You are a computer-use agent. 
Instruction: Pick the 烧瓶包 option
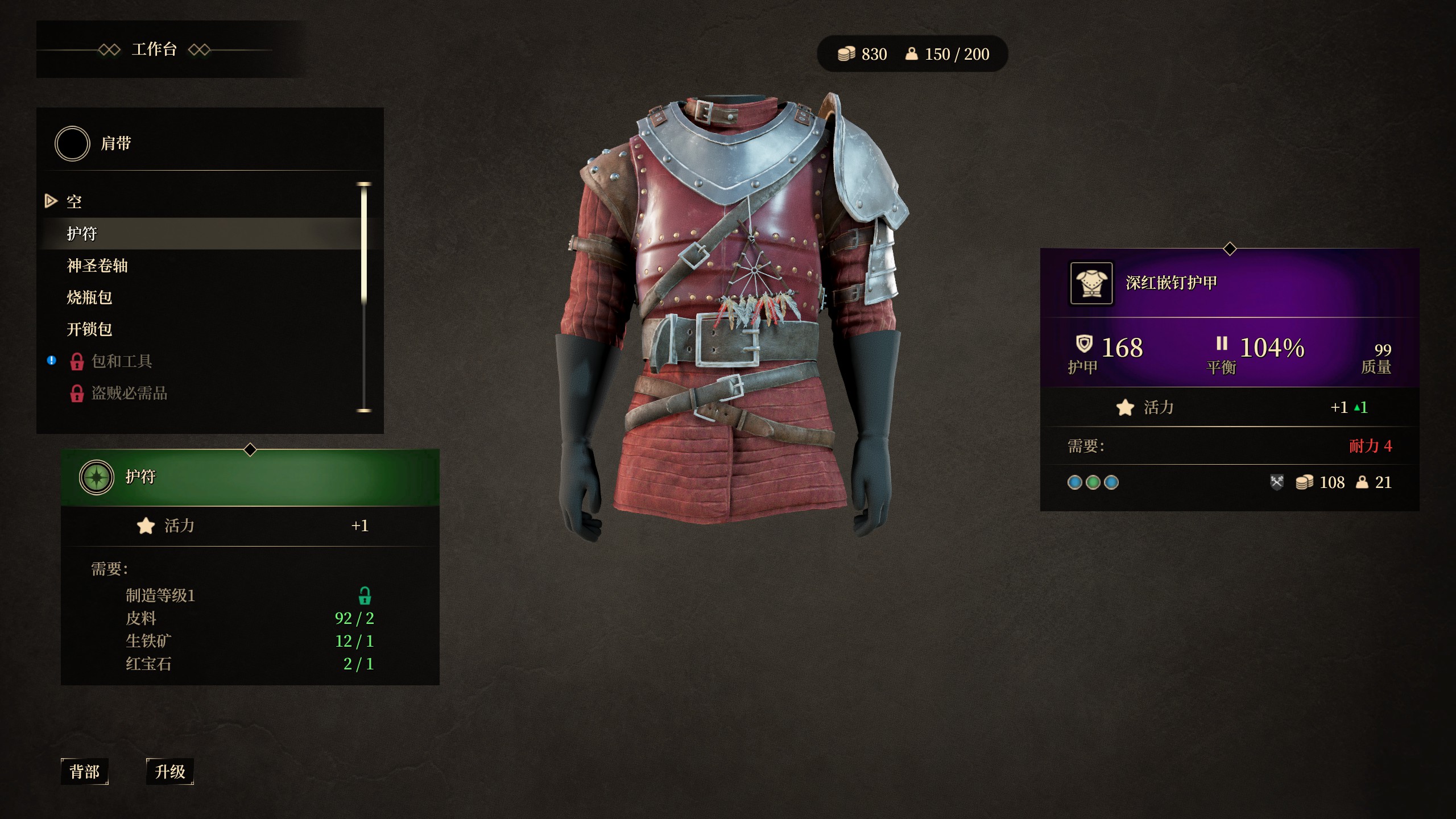tap(89, 297)
